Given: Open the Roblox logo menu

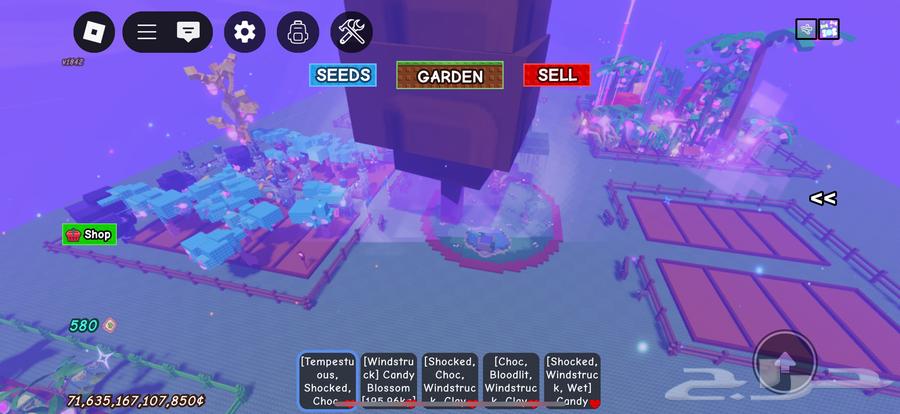Looking at the screenshot, I should tap(94, 32).
